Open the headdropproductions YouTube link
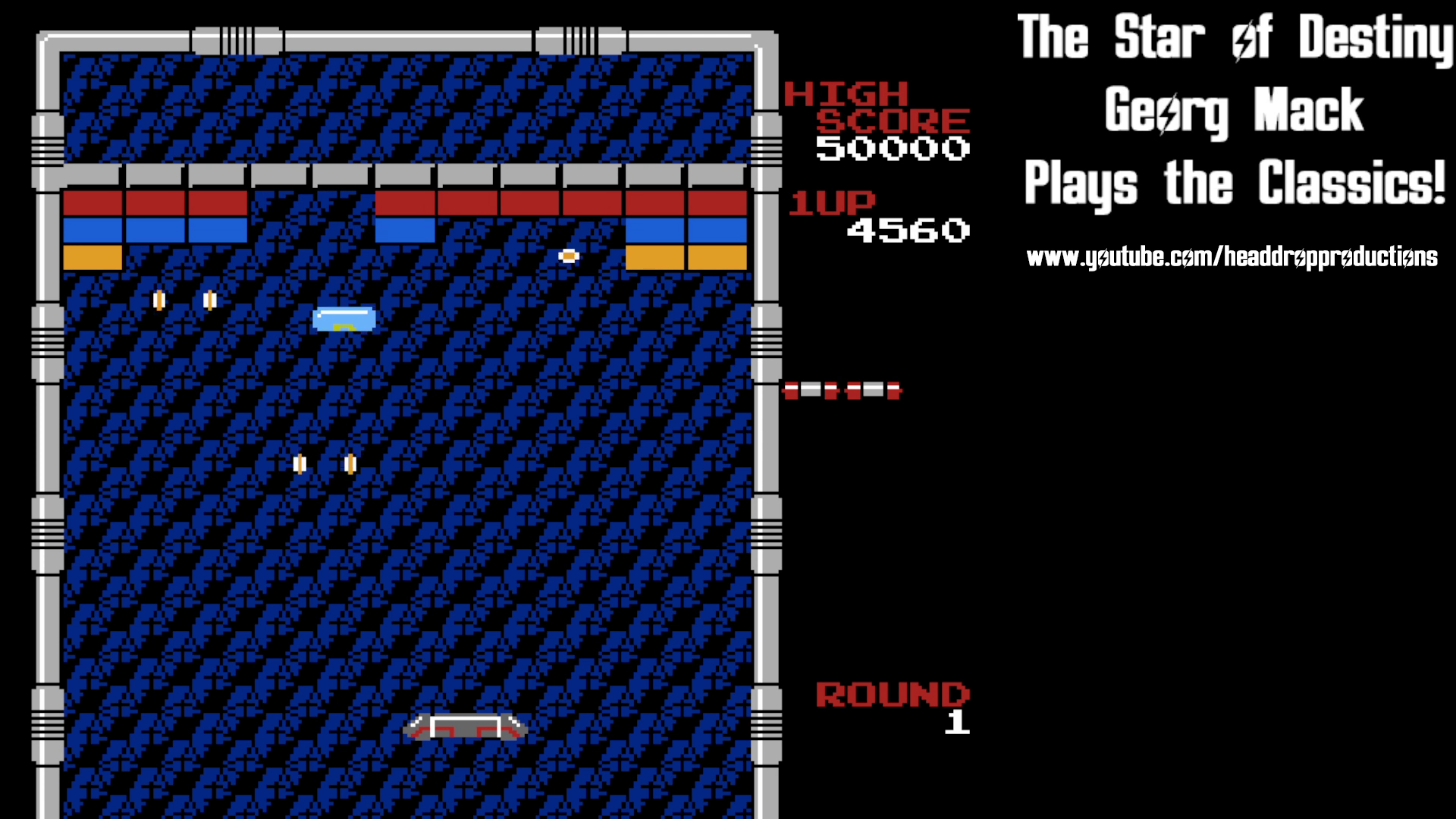The width and height of the screenshot is (1456, 819). pos(1232,257)
